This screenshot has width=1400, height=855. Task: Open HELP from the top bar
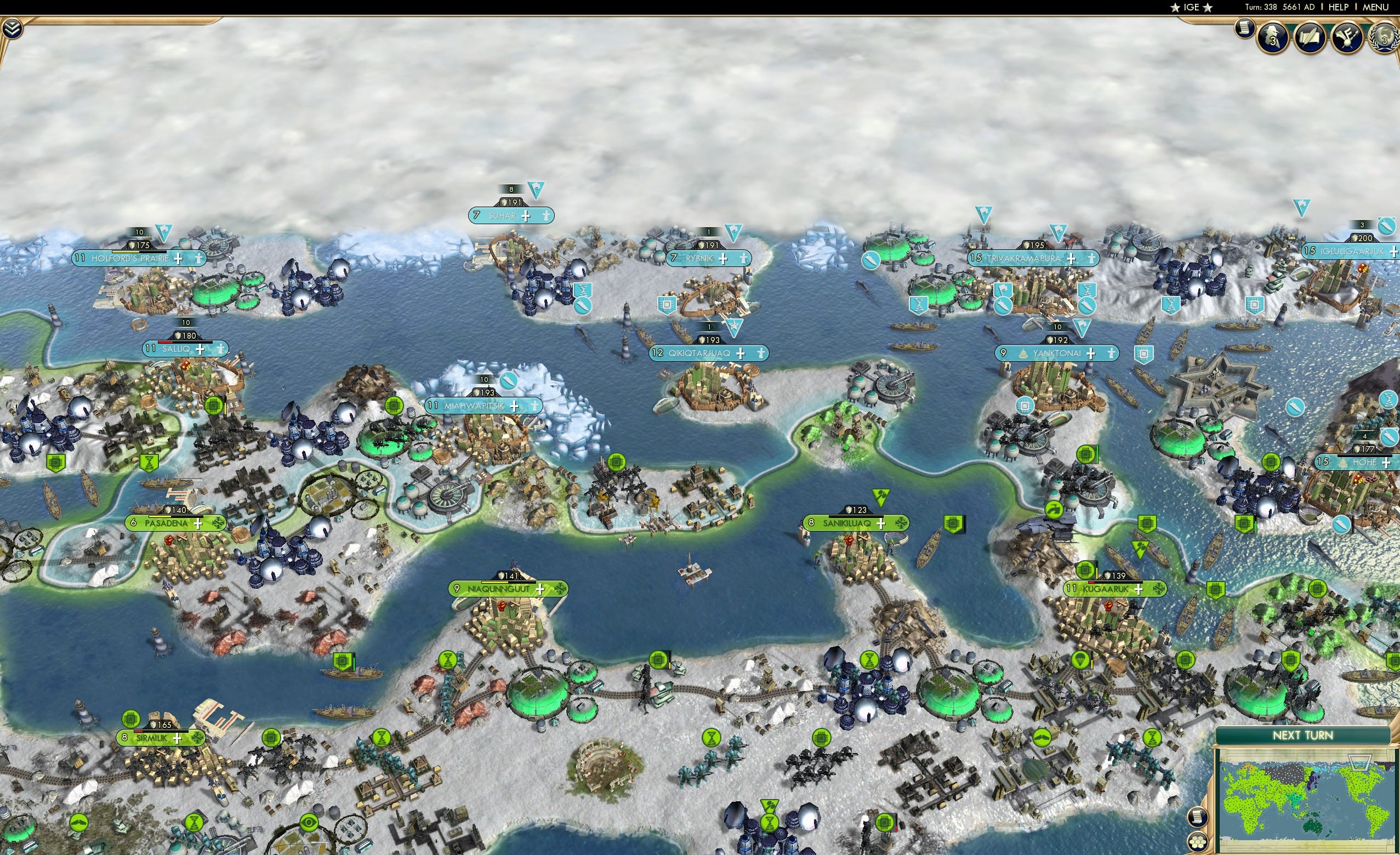(x=1339, y=7)
